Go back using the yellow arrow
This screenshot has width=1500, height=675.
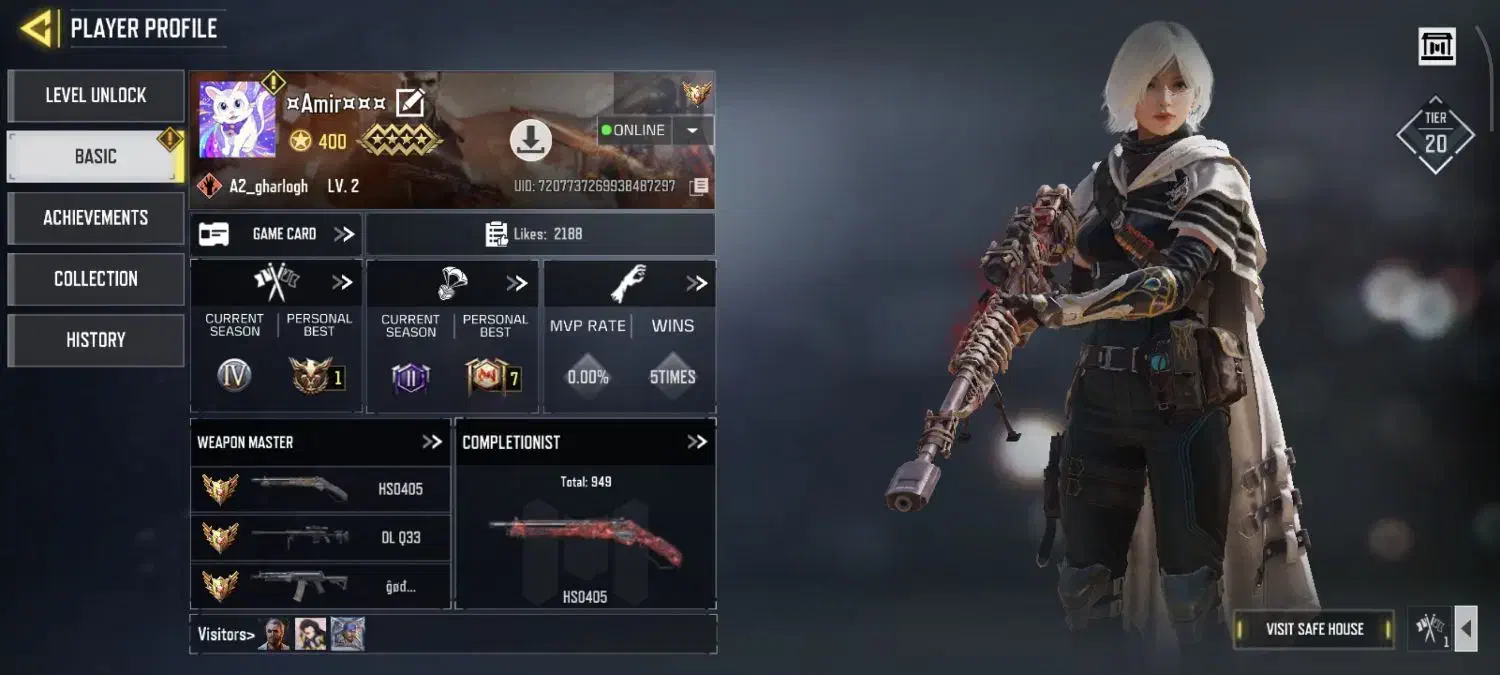click(x=37, y=28)
